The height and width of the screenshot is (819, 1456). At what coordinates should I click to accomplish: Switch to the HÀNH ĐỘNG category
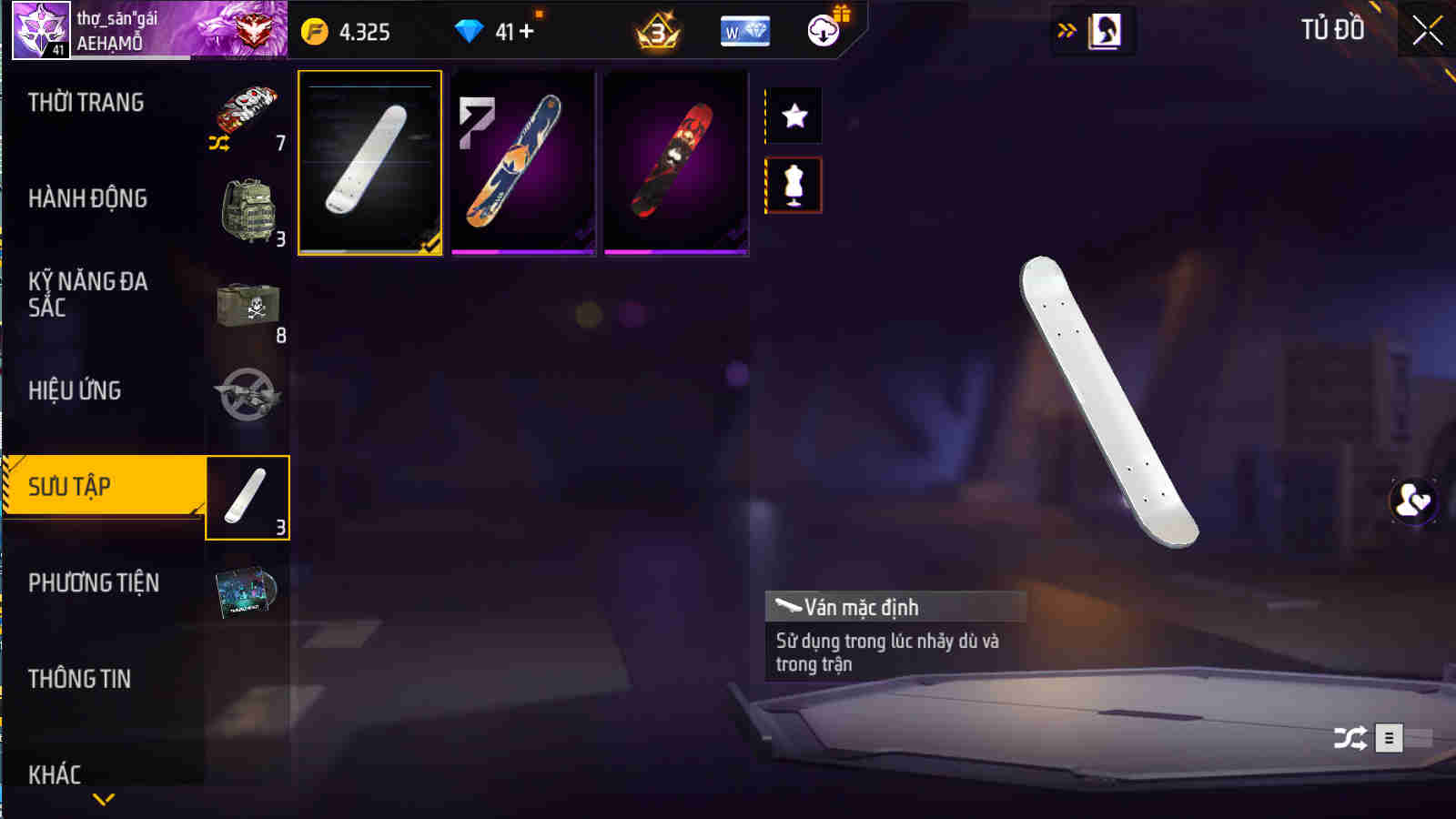86,198
